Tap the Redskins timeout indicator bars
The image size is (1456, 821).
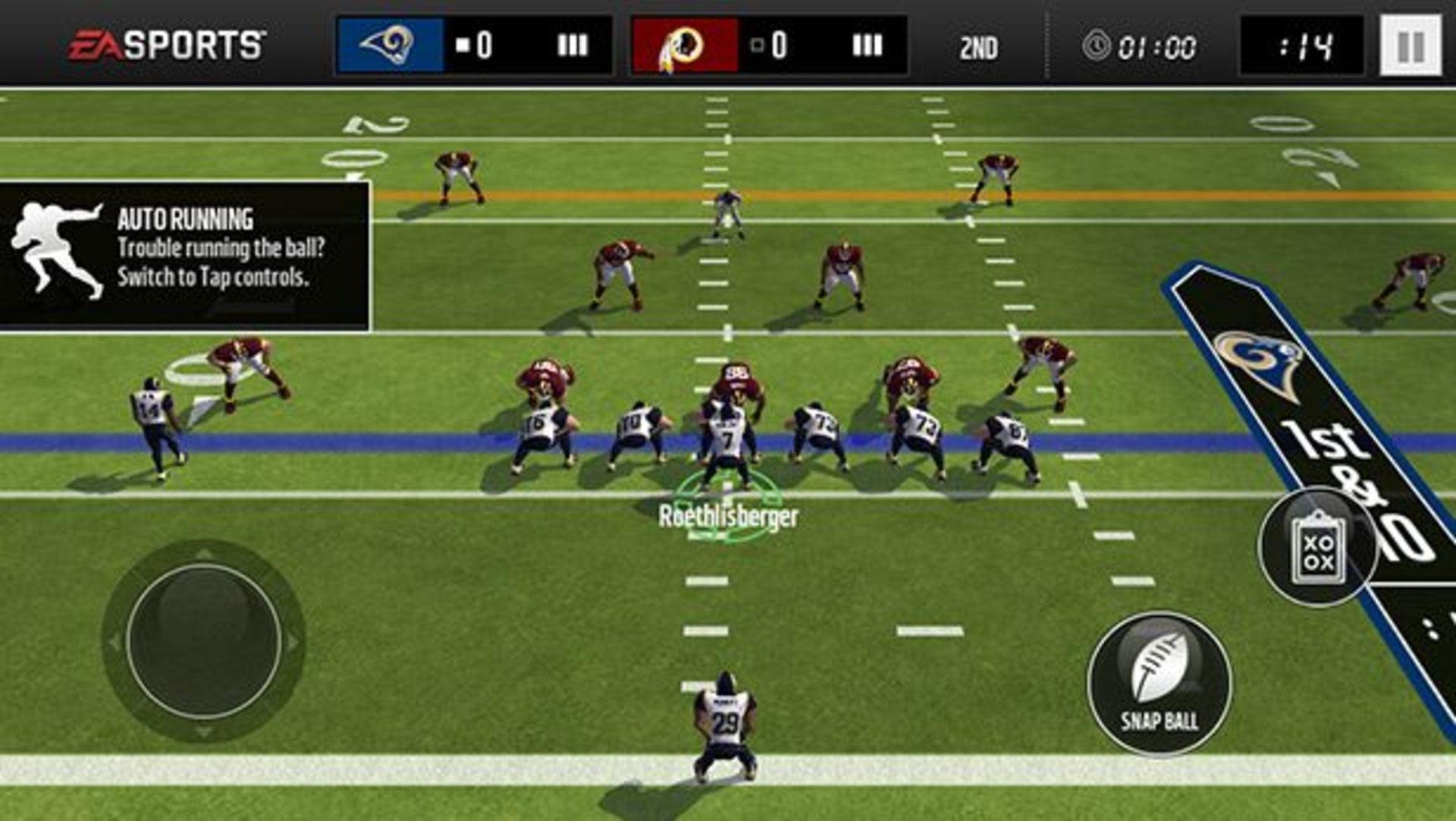click(x=866, y=44)
